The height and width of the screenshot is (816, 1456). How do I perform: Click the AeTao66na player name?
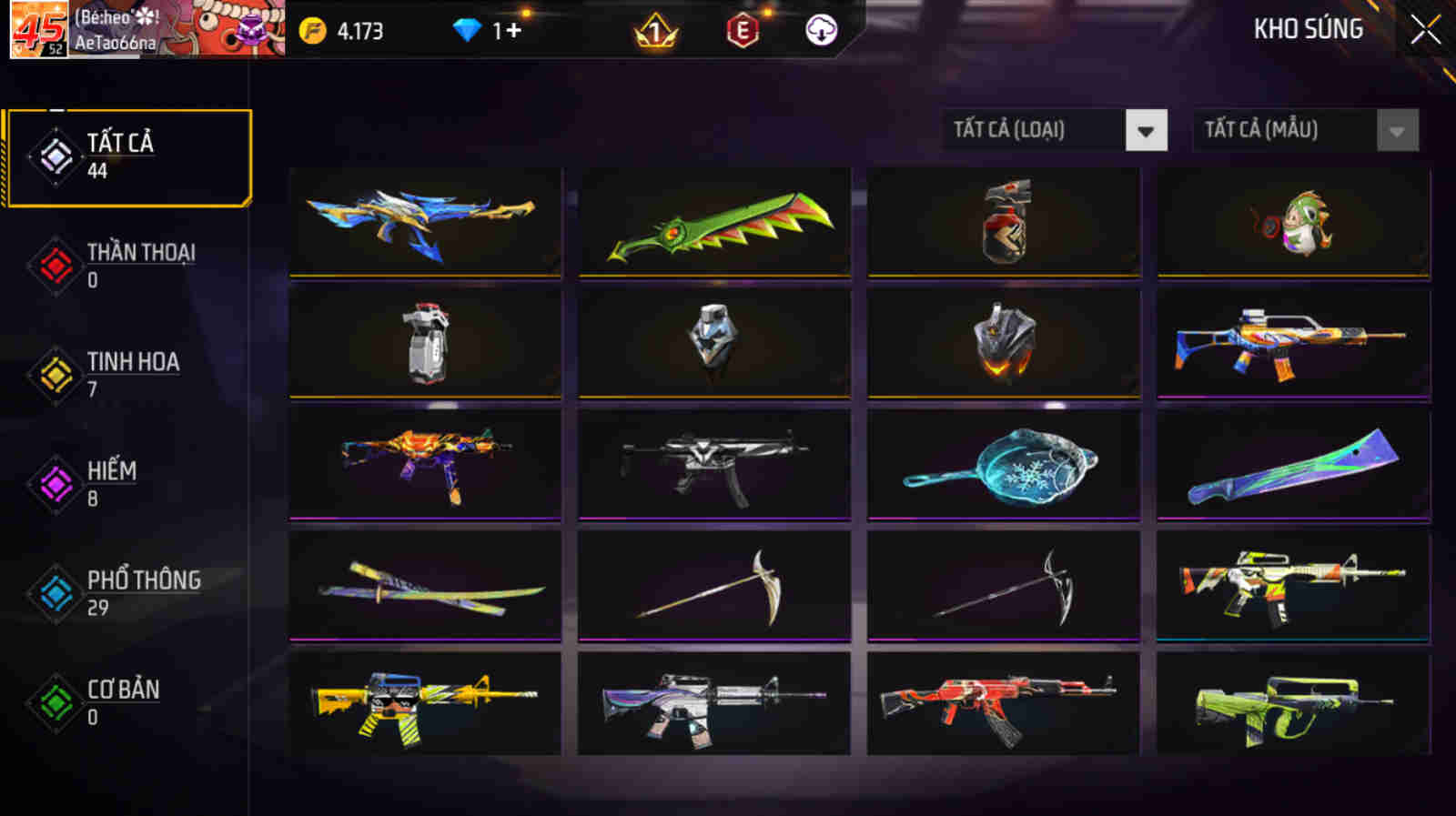[x=118, y=40]
